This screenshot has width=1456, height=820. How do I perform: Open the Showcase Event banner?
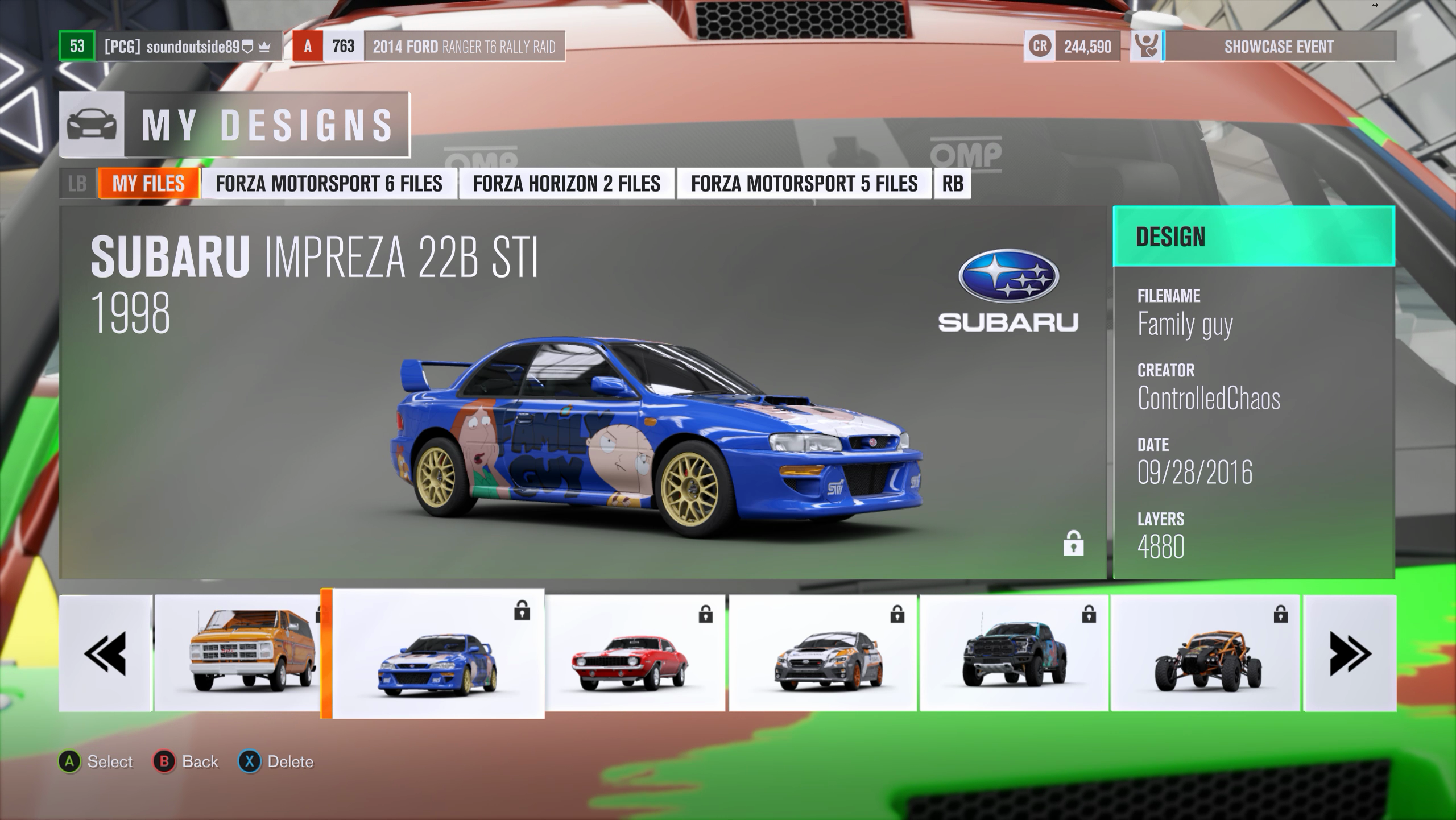[1279, 47]
